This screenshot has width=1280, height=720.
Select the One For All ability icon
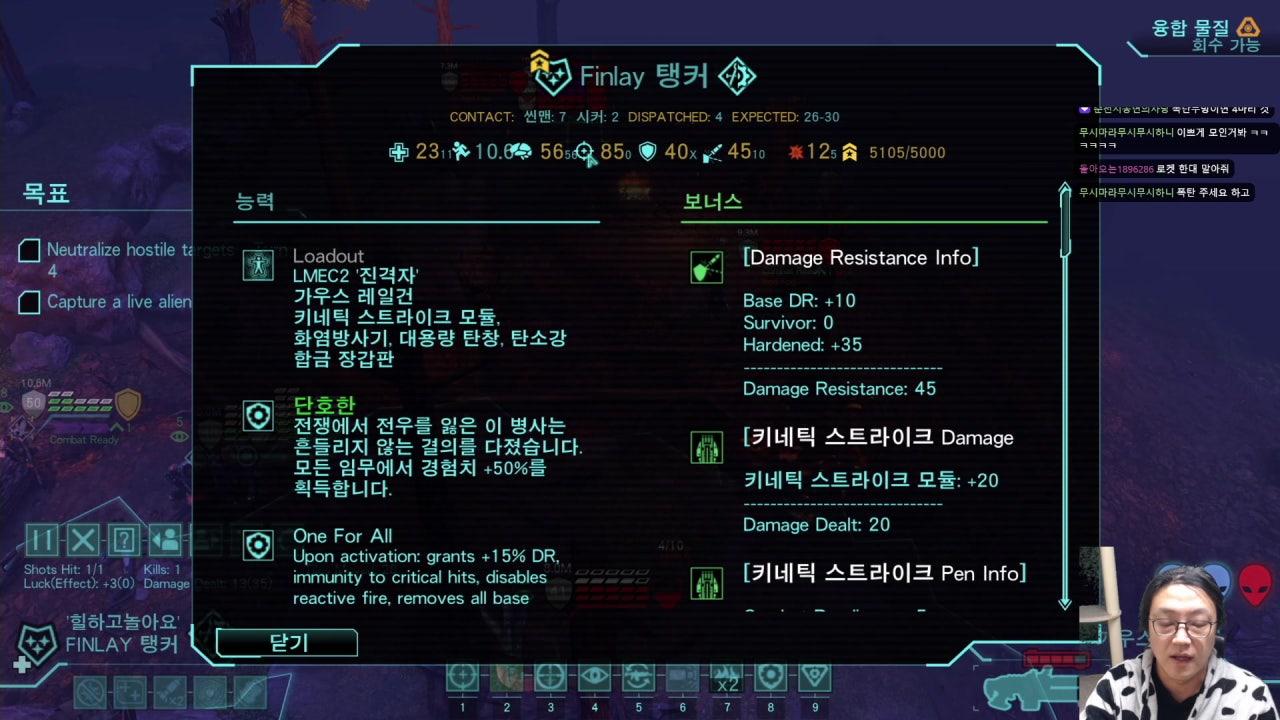click(x=258, y=546)
